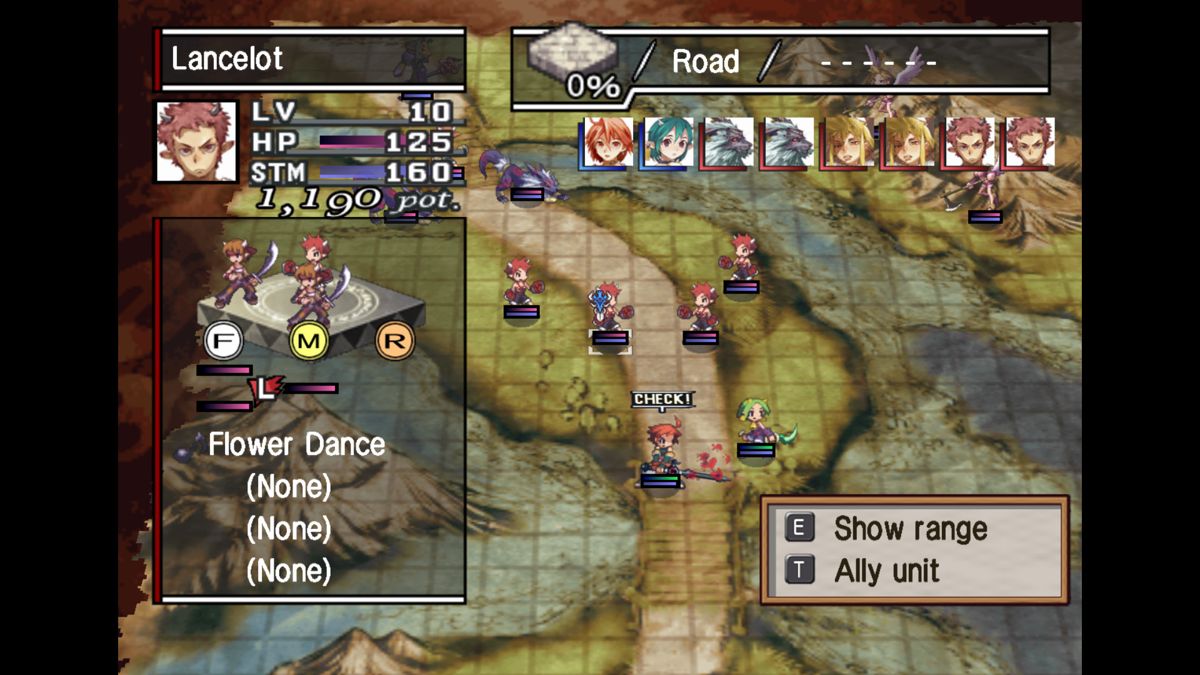Select the rear row R marker
Image resolution: width=1200 pixels, height=675 pixels.
click(394, 342)
